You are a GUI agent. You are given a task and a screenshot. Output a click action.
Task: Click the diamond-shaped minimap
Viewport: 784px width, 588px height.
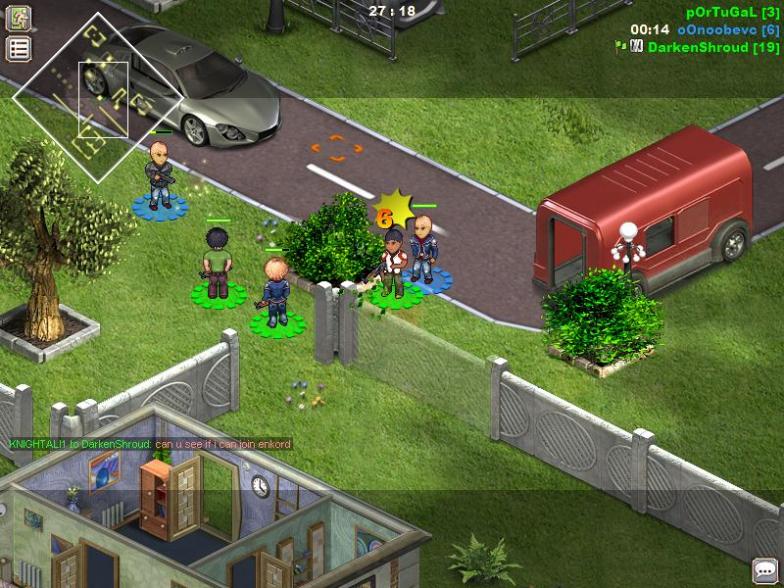(96, 97)
